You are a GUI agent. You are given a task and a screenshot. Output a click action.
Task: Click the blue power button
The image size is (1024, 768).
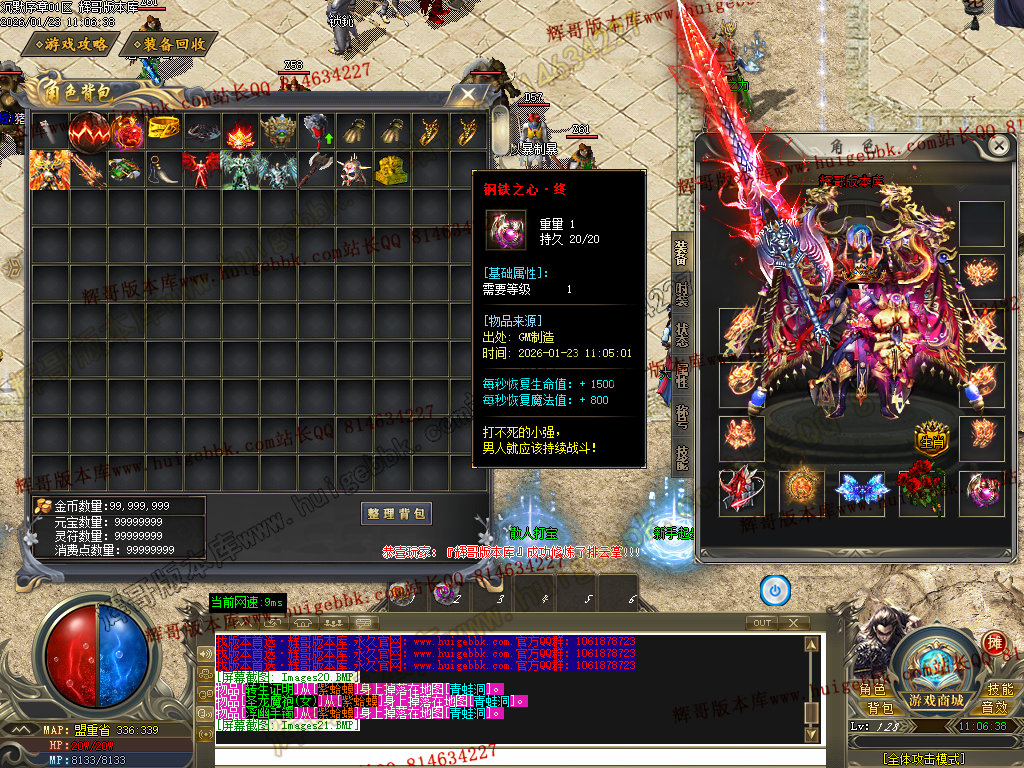tap(775, 590)
